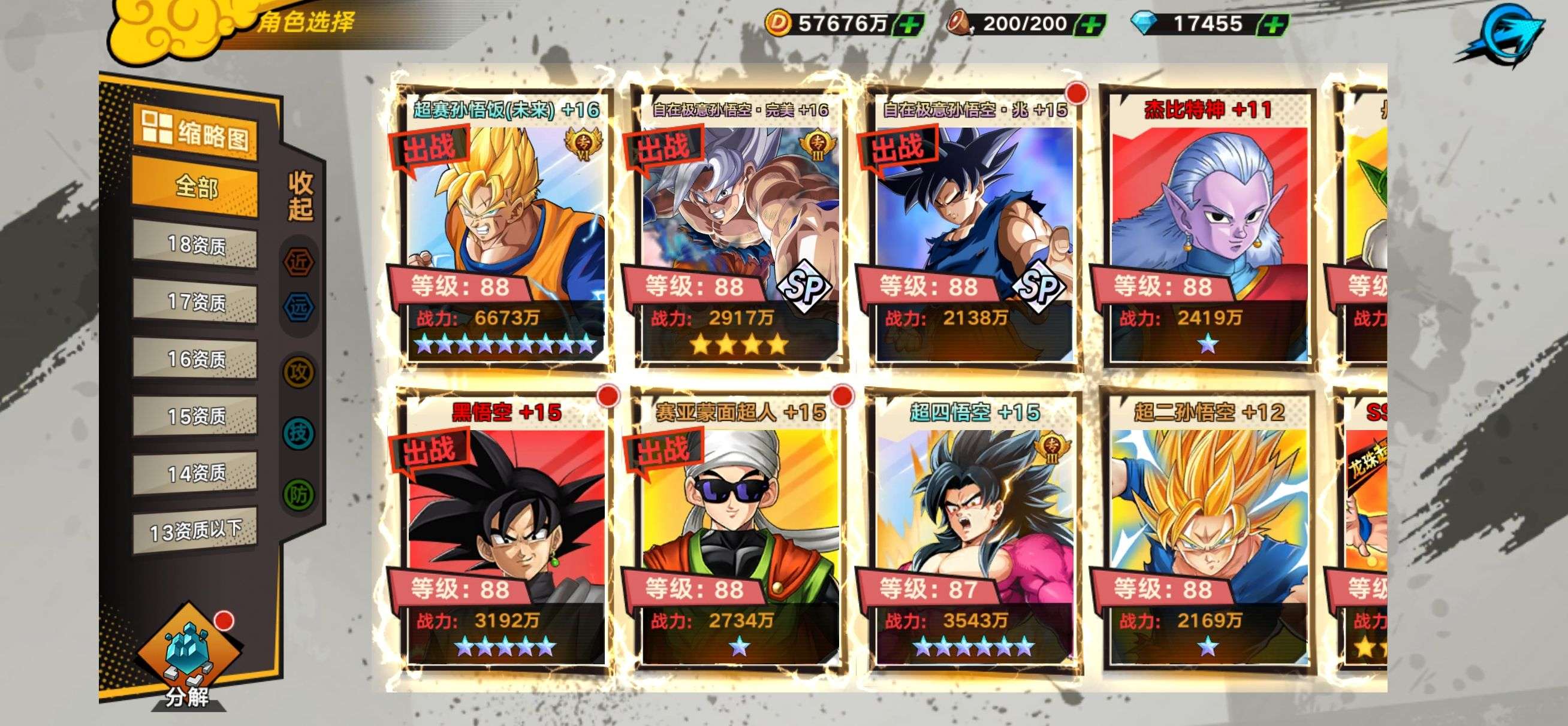Filter by 16资质

point(195,359)
